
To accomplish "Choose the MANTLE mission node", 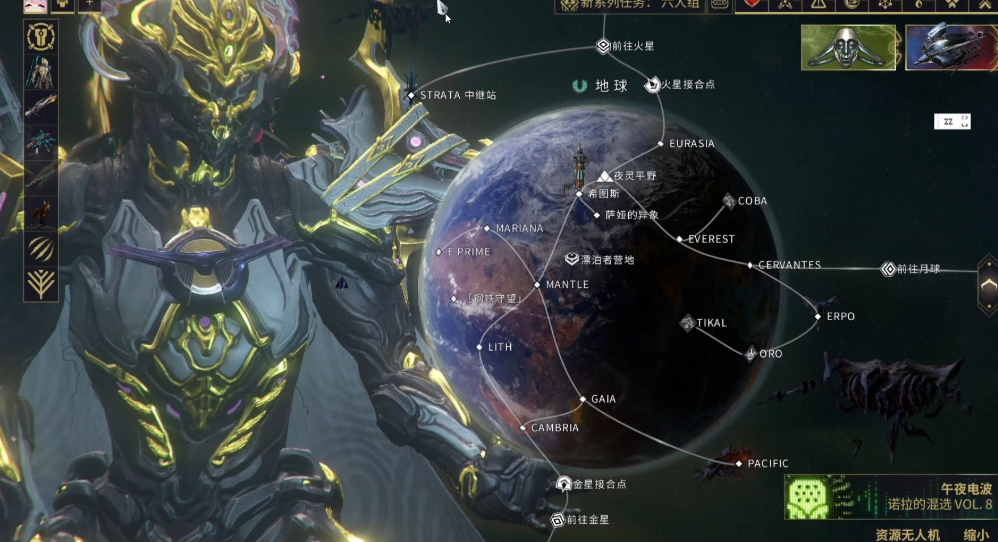I will point(537,285).
